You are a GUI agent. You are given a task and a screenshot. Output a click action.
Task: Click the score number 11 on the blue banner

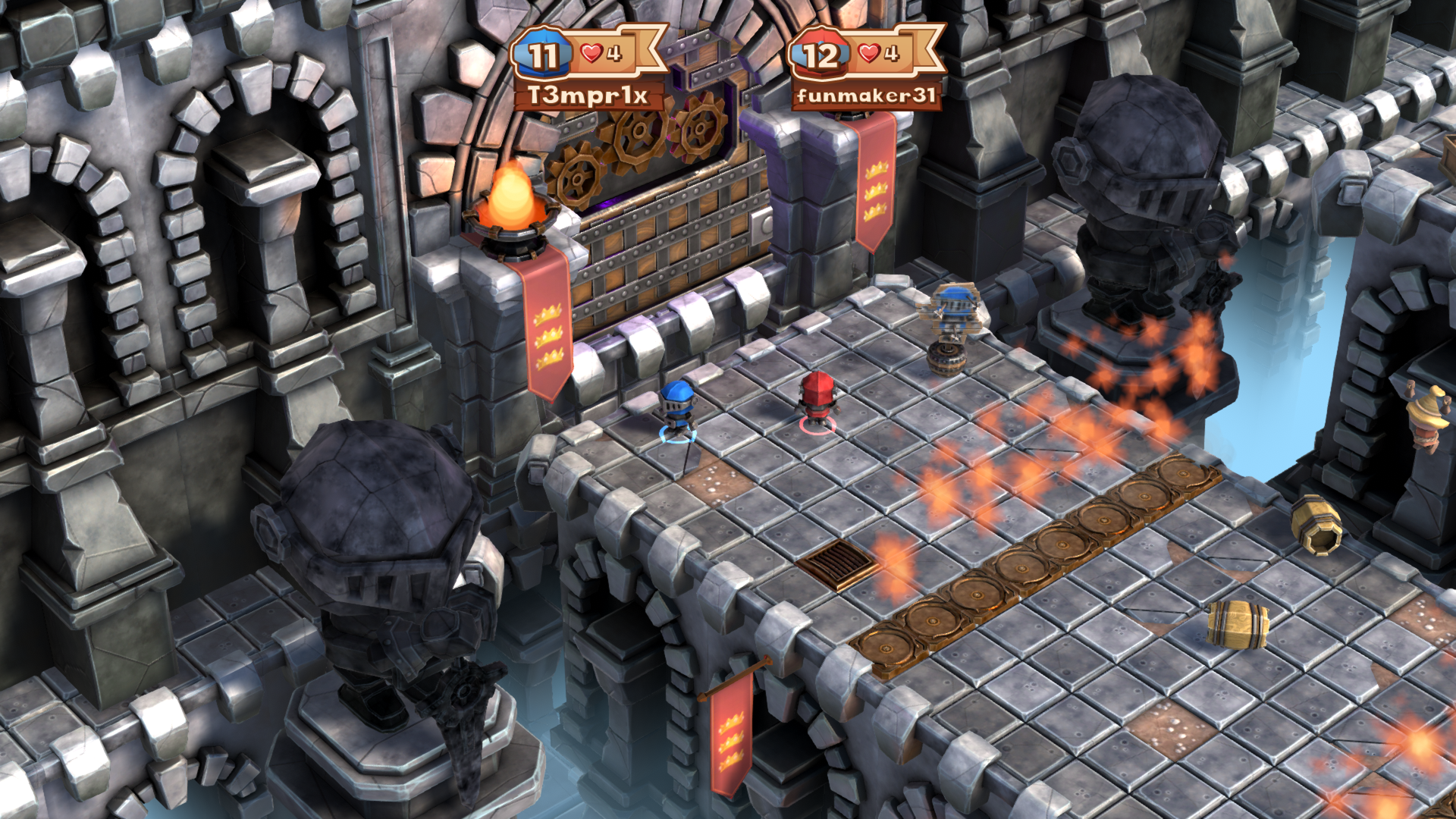coord(543,55)
